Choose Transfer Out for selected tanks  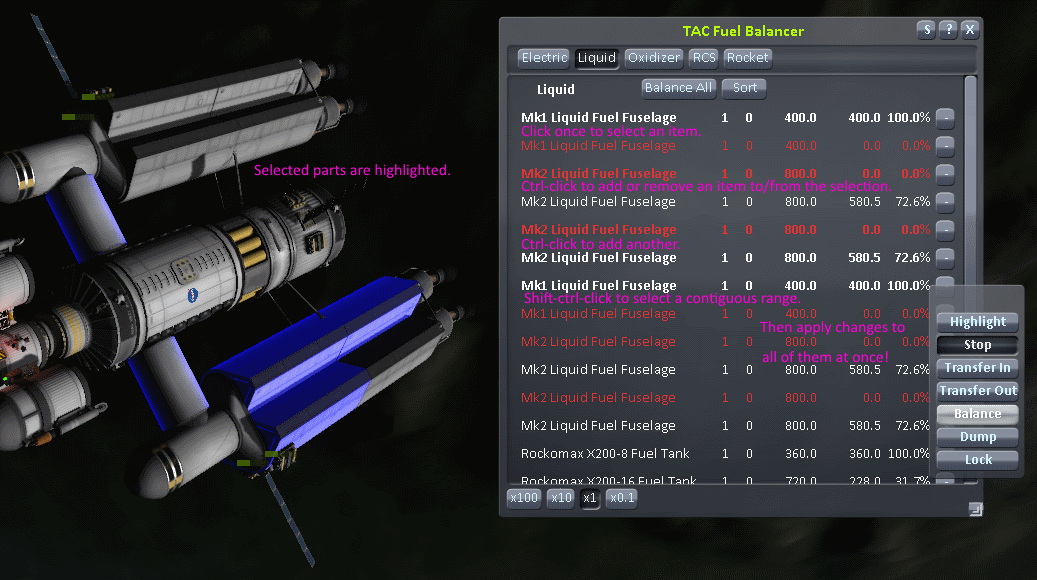978,391
